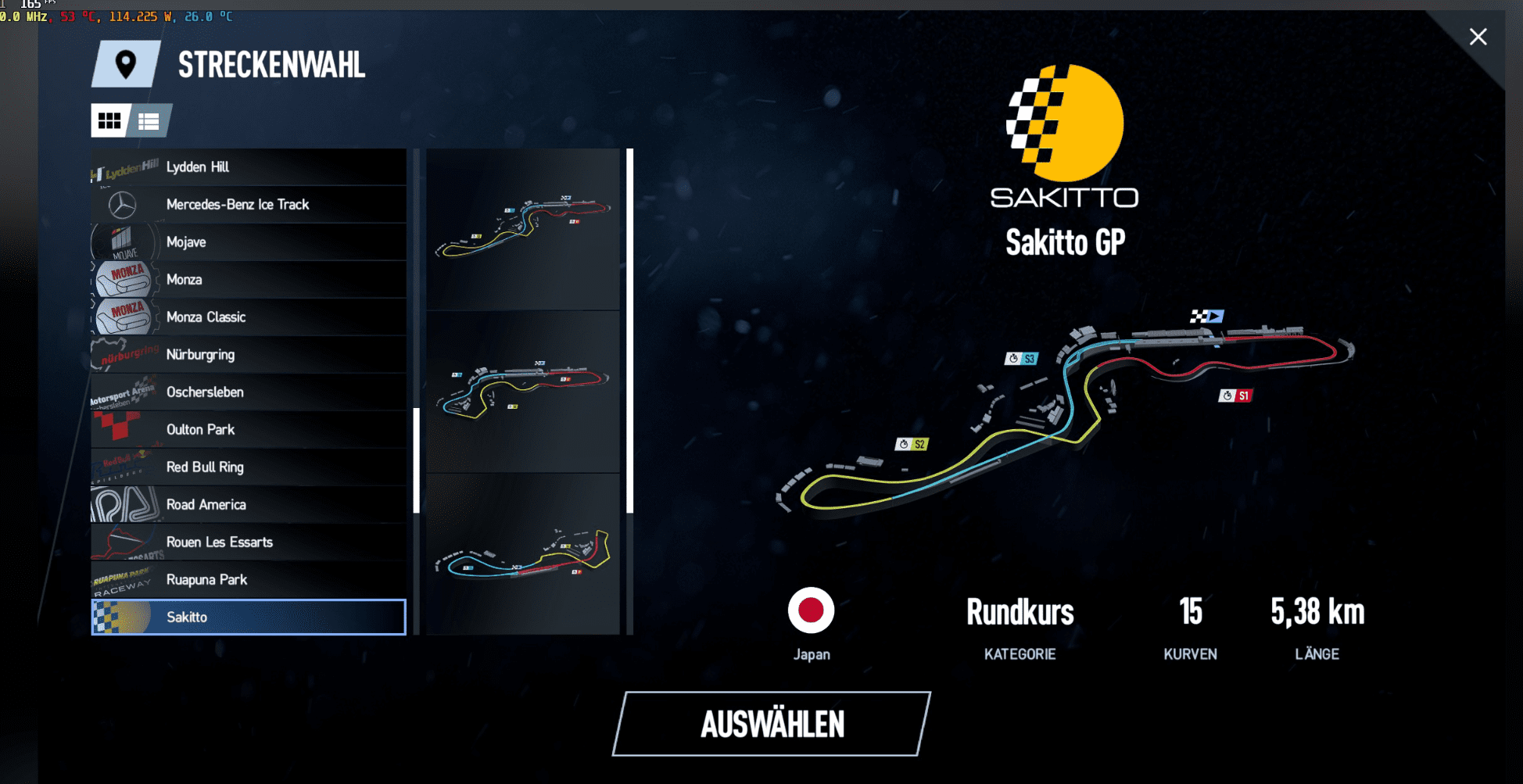This screenshot has height=784, width=1523.
Task: Choose the Nürburgring track
Action: [x=249, y=355]
